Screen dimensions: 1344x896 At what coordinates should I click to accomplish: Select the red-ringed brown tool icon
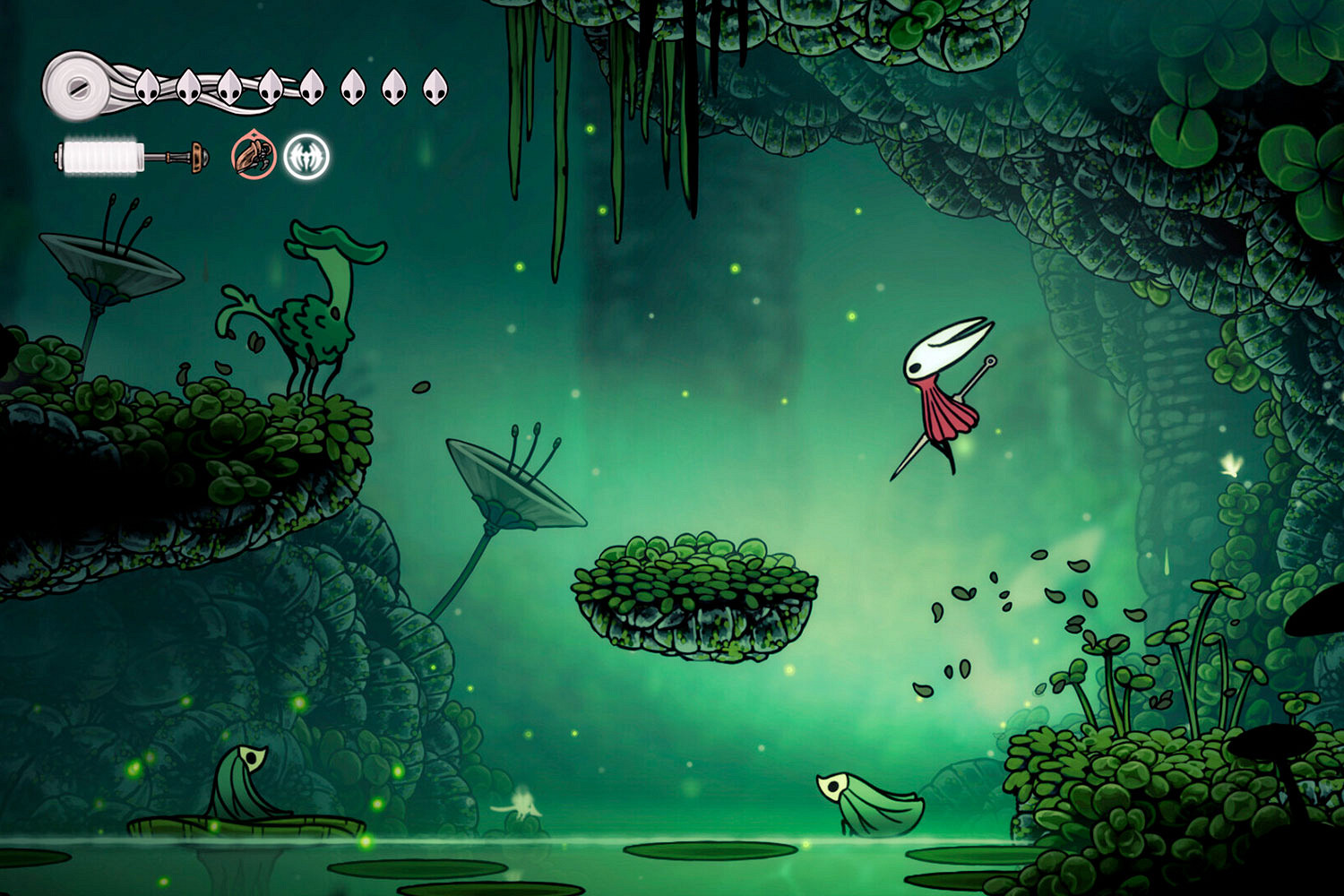pyautogui.click(x=254, y=156)
